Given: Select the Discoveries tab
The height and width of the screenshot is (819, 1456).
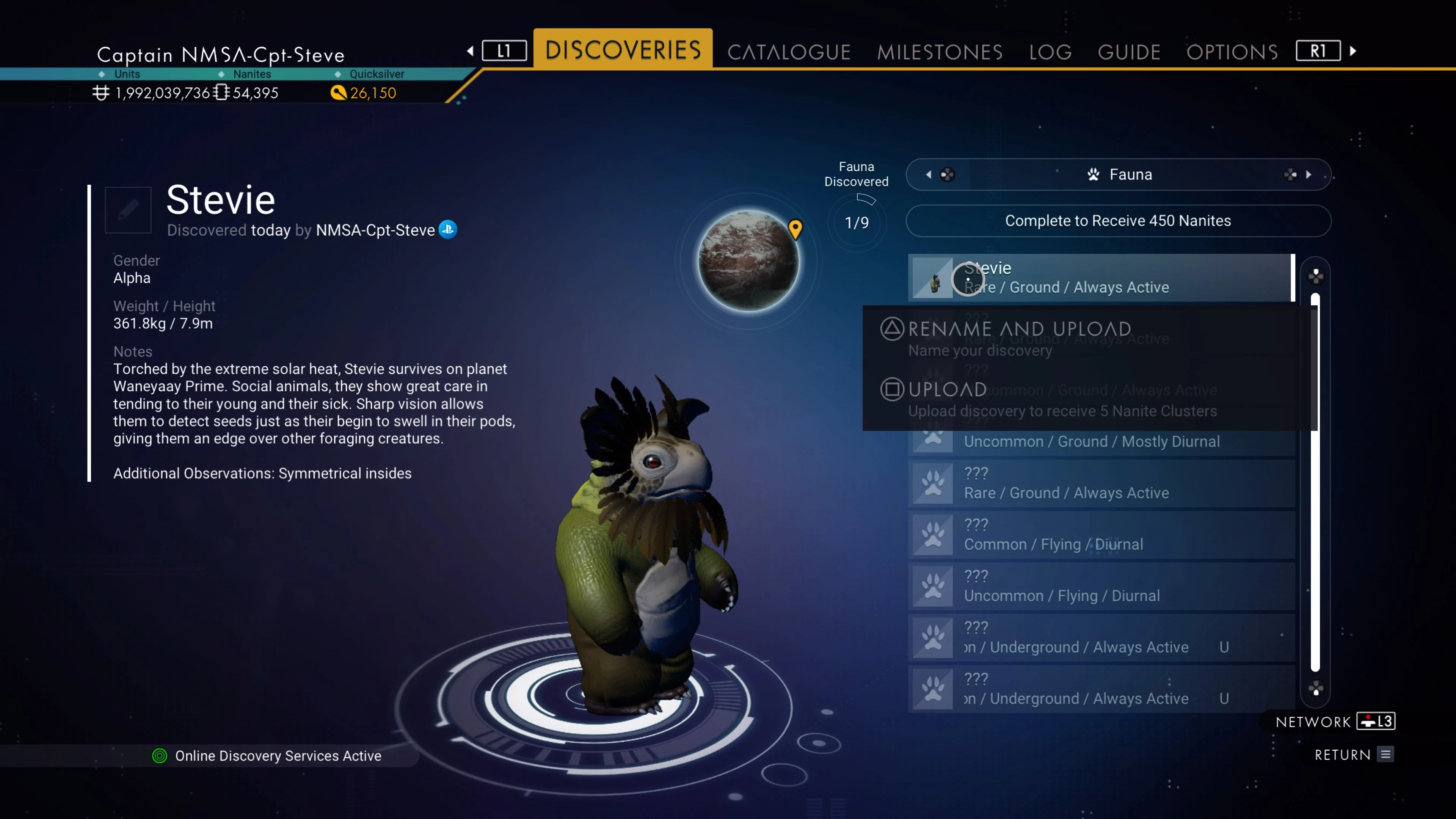Looking at the screenshot, I should tap(623, 50).
